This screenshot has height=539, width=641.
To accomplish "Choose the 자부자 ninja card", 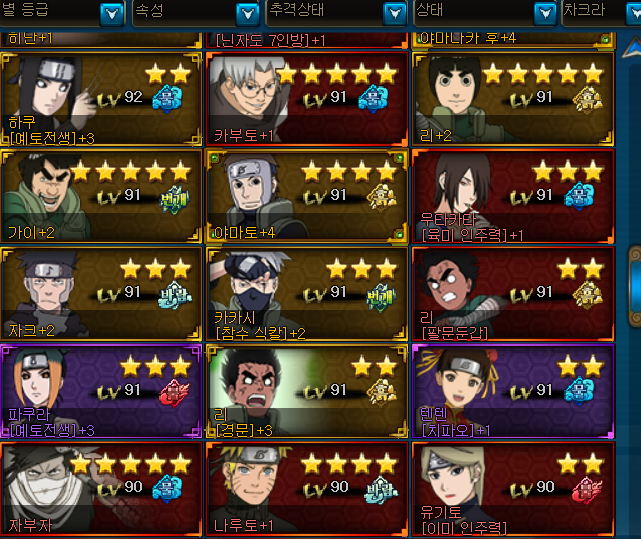I will coord(99,490).
